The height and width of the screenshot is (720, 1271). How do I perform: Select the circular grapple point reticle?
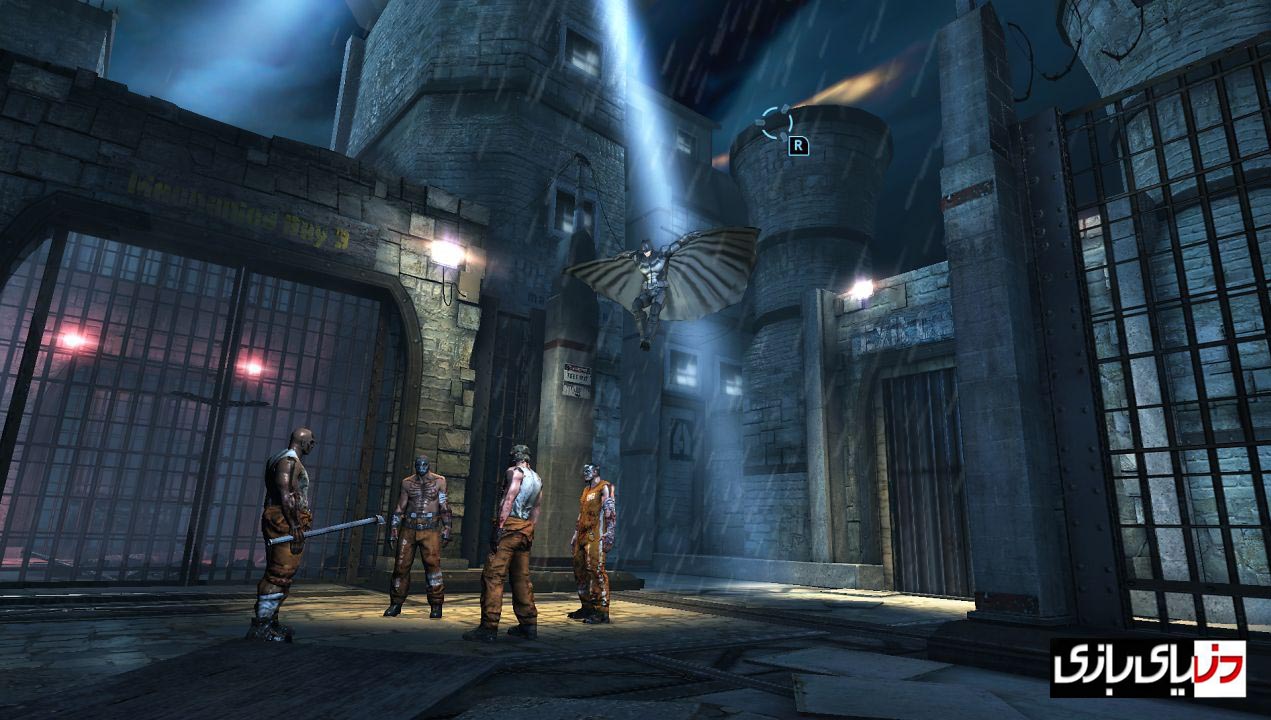[x=776, y=122]
